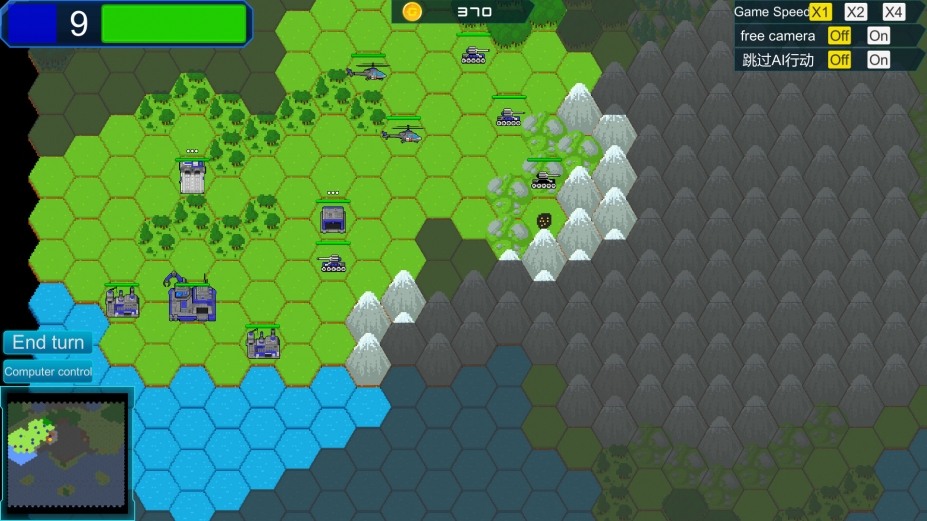Turn free camera Off
Viewport: 927px width, 521px height.
pos(840,36)
